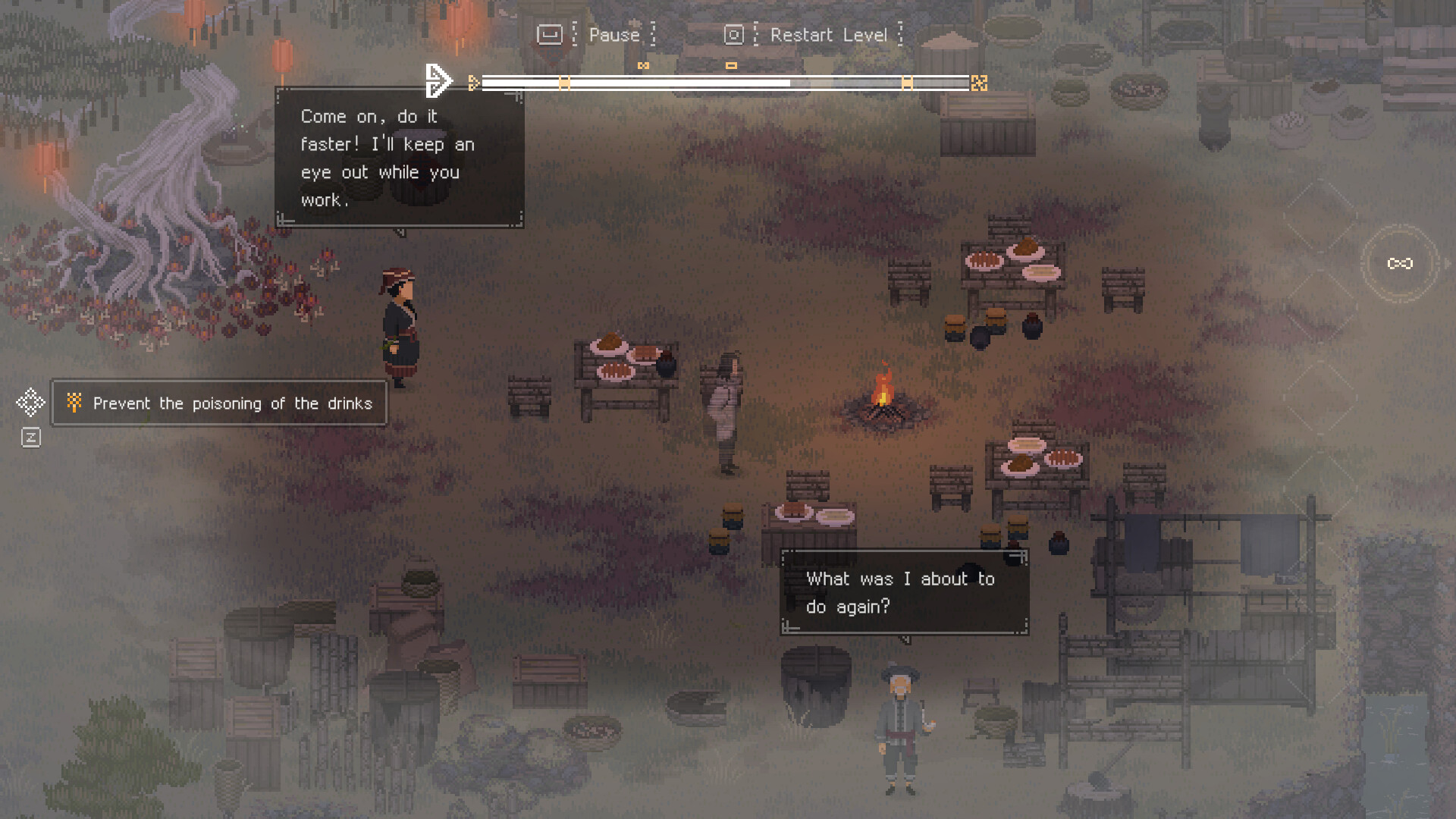Image resolution: width=1456 pixels, height=819 pixels.
Task: Select the small infinity marker above the timeline
Action: pos(643,66)
